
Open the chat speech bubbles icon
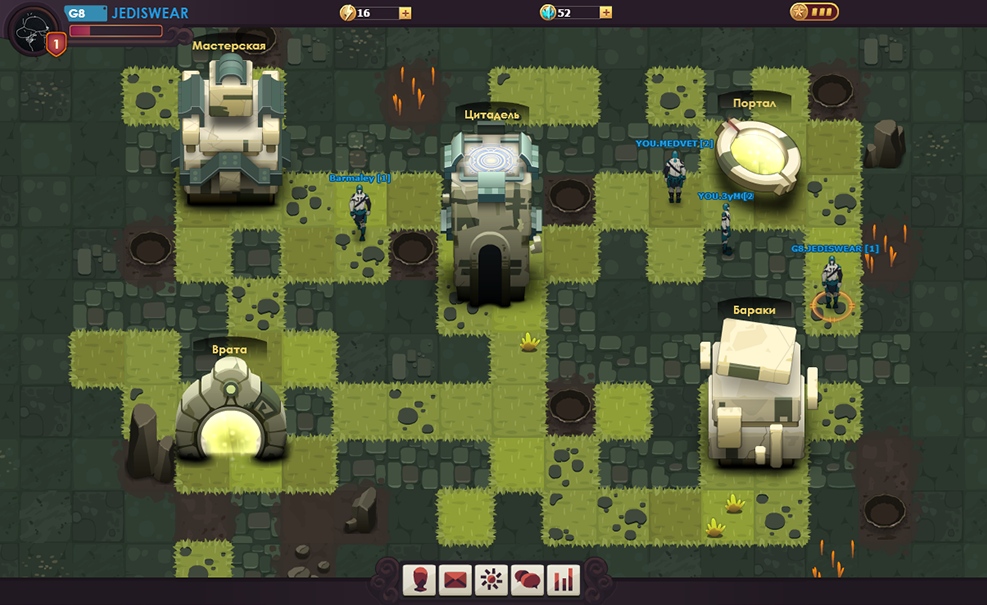coord(527,579)
